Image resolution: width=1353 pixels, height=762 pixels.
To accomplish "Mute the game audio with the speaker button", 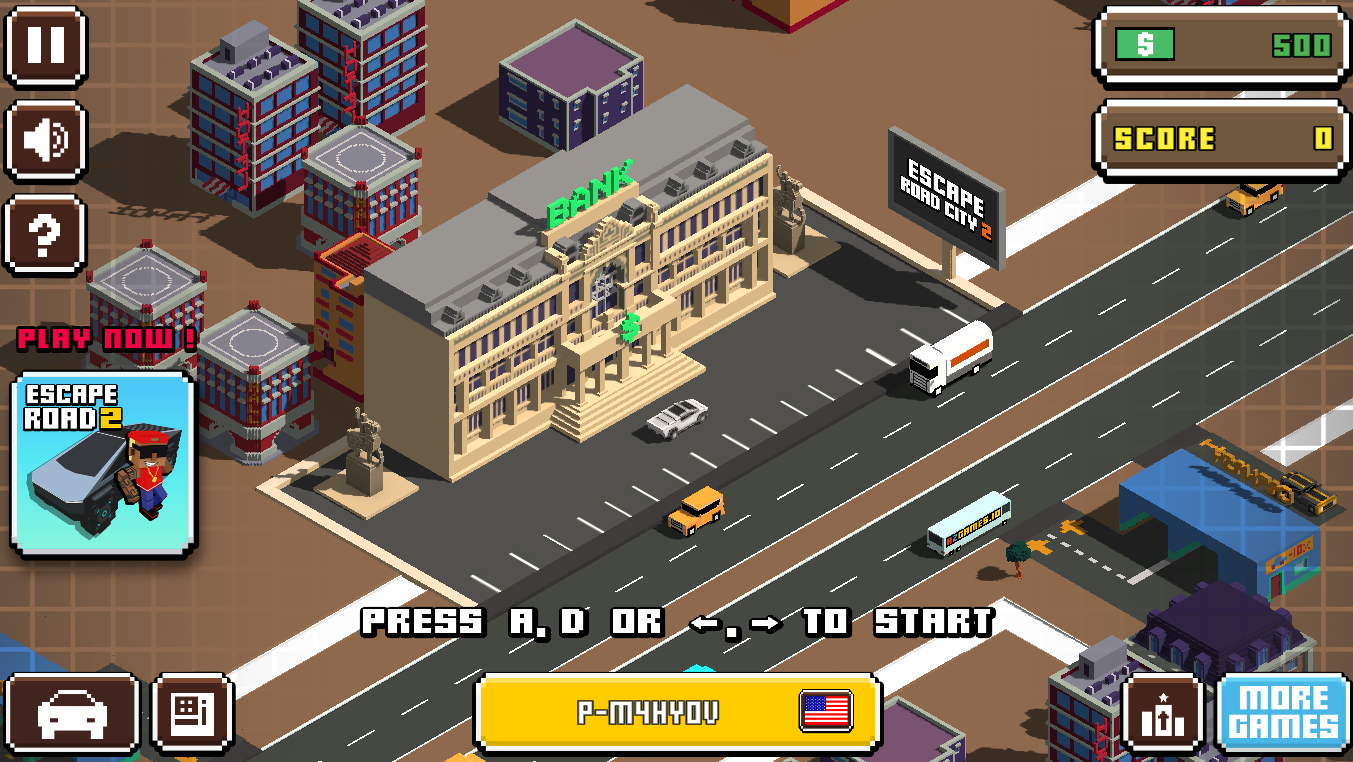I will [44, 142].
